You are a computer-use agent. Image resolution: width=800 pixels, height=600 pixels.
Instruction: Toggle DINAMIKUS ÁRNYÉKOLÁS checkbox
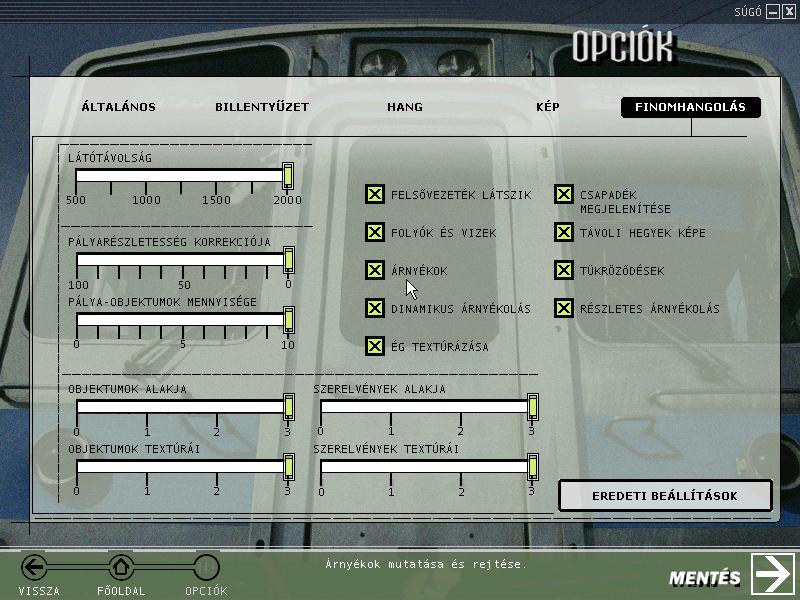[375, 309]
